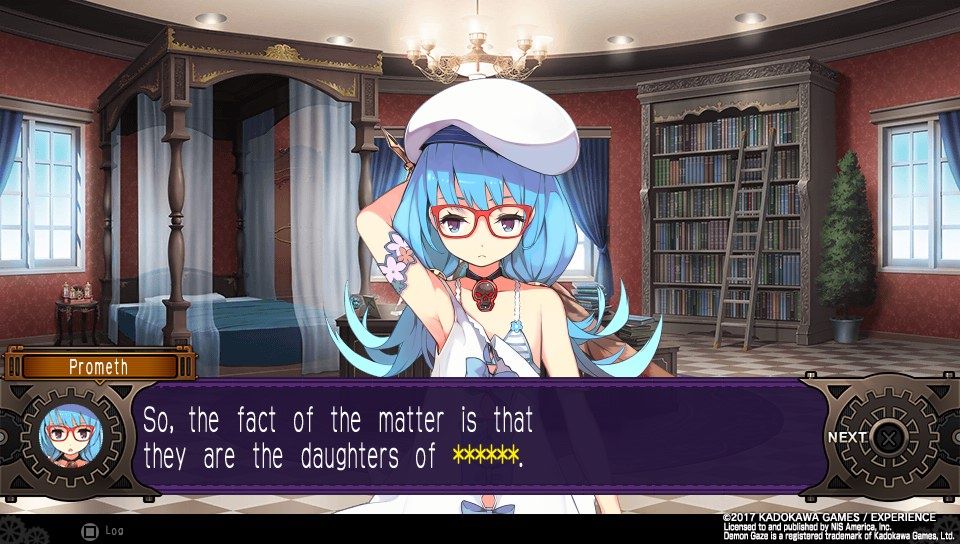The width and height of the screenshot is (960, 544).
Task: Click the purple dialogue text box
Action: coord(480,436)
